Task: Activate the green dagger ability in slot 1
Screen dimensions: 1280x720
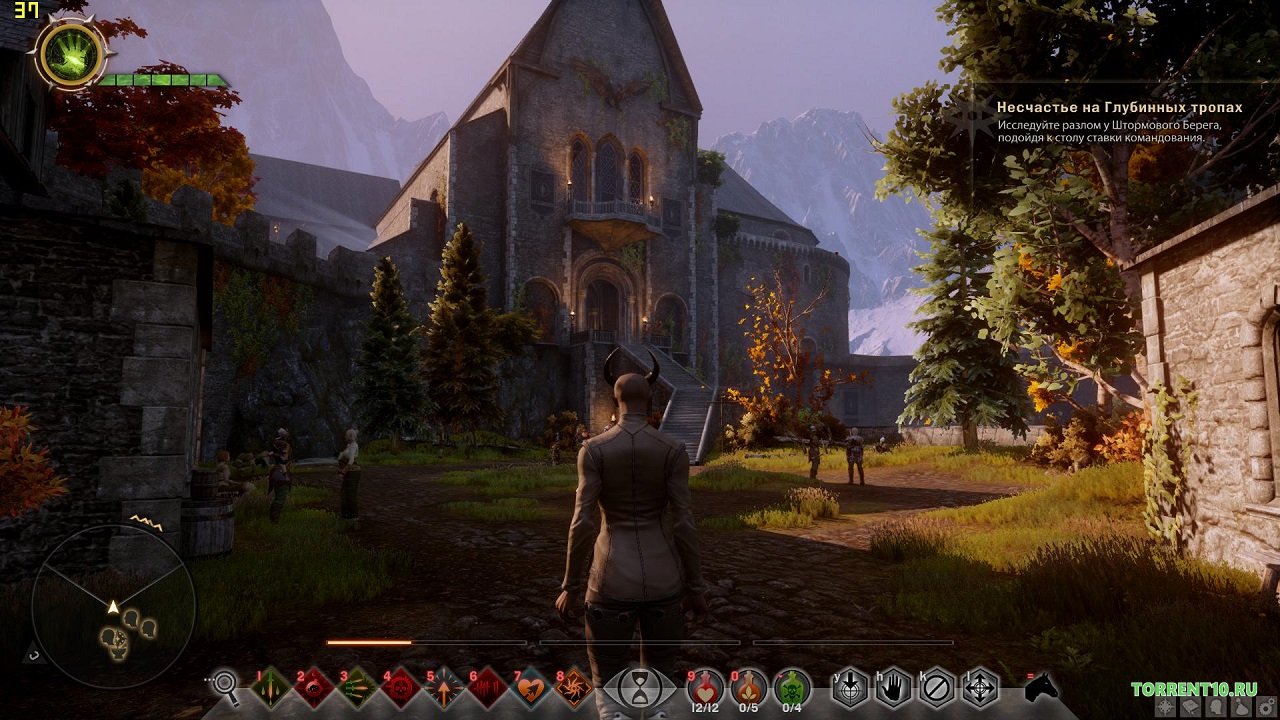Action: pos(271,688)
